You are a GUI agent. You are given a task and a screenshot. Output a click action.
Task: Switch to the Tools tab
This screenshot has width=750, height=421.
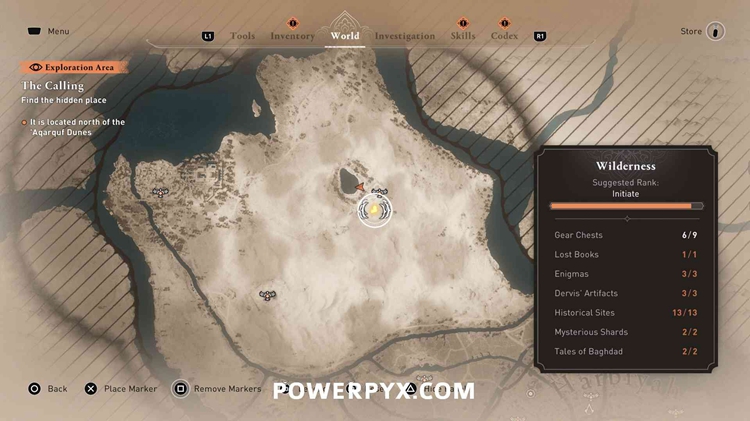click(242, 36)
